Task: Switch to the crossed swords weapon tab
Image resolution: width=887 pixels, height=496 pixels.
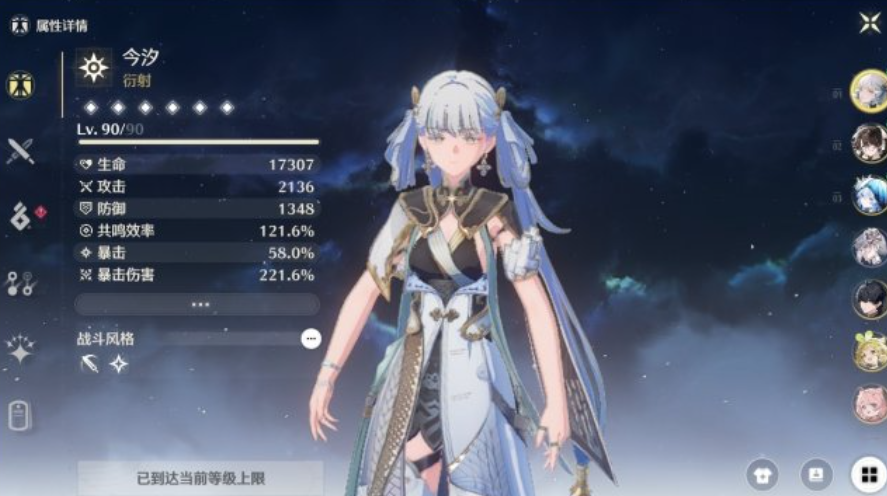Action: click(x=20, y=151)
